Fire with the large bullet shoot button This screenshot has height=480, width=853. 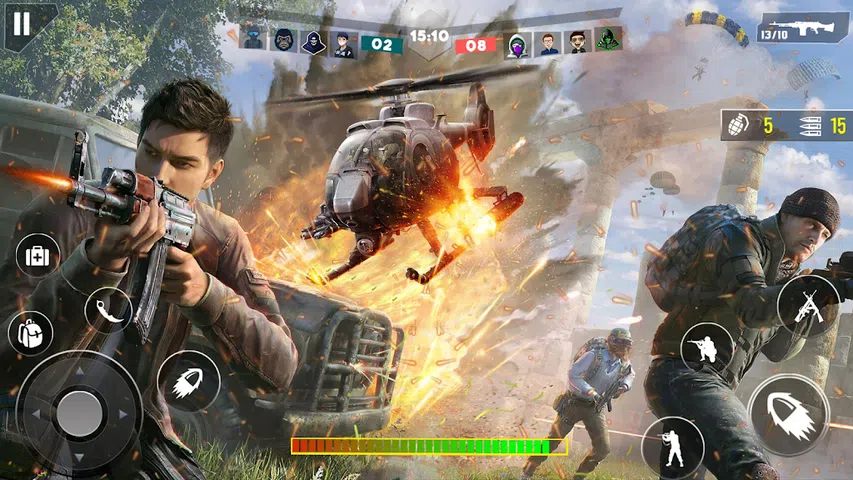click(789, 415)
